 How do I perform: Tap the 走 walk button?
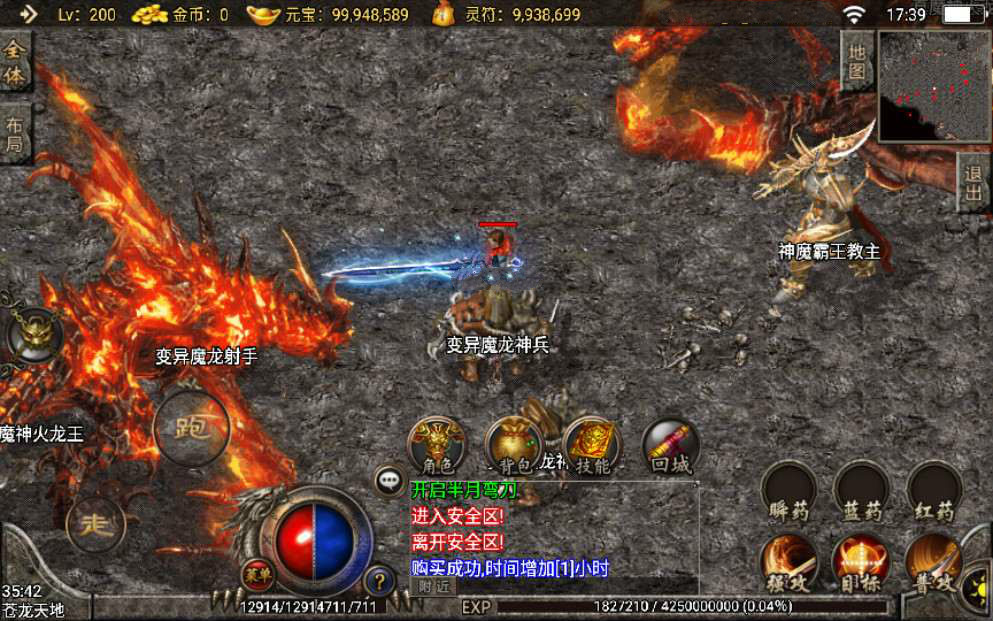click(x=95, y=523)
